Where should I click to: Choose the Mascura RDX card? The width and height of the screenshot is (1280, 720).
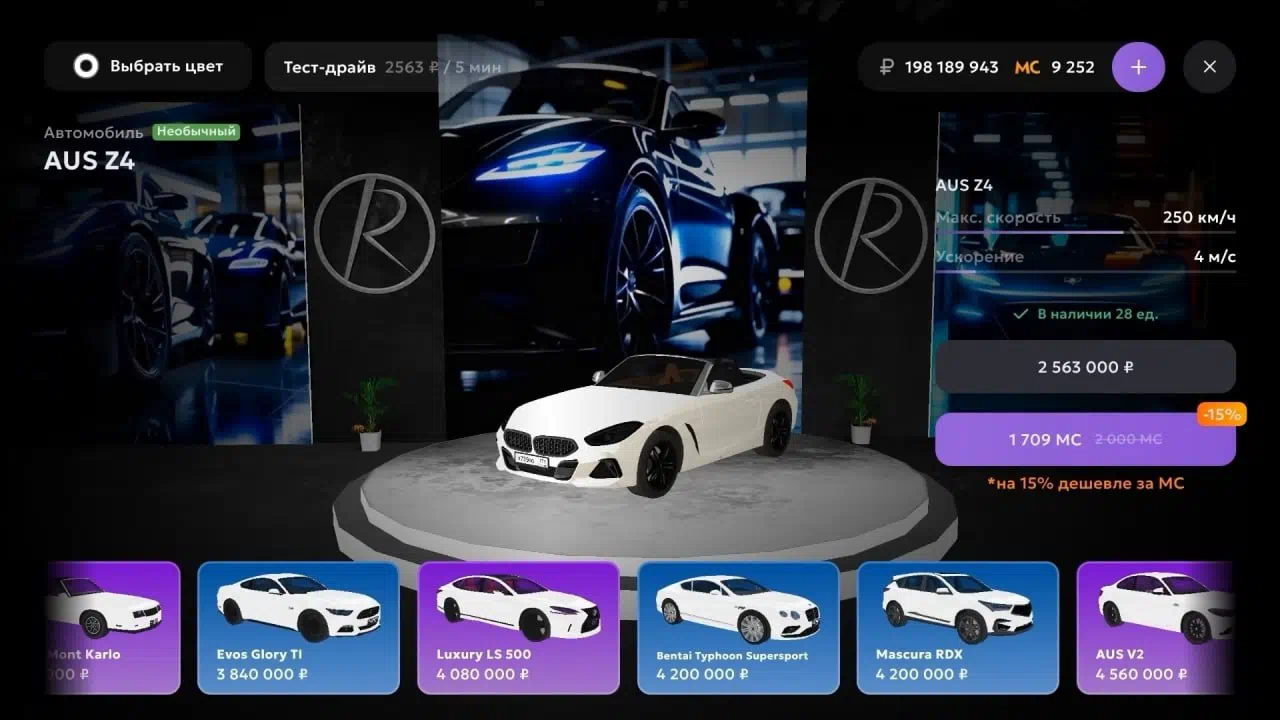click(x=958, y=628)
